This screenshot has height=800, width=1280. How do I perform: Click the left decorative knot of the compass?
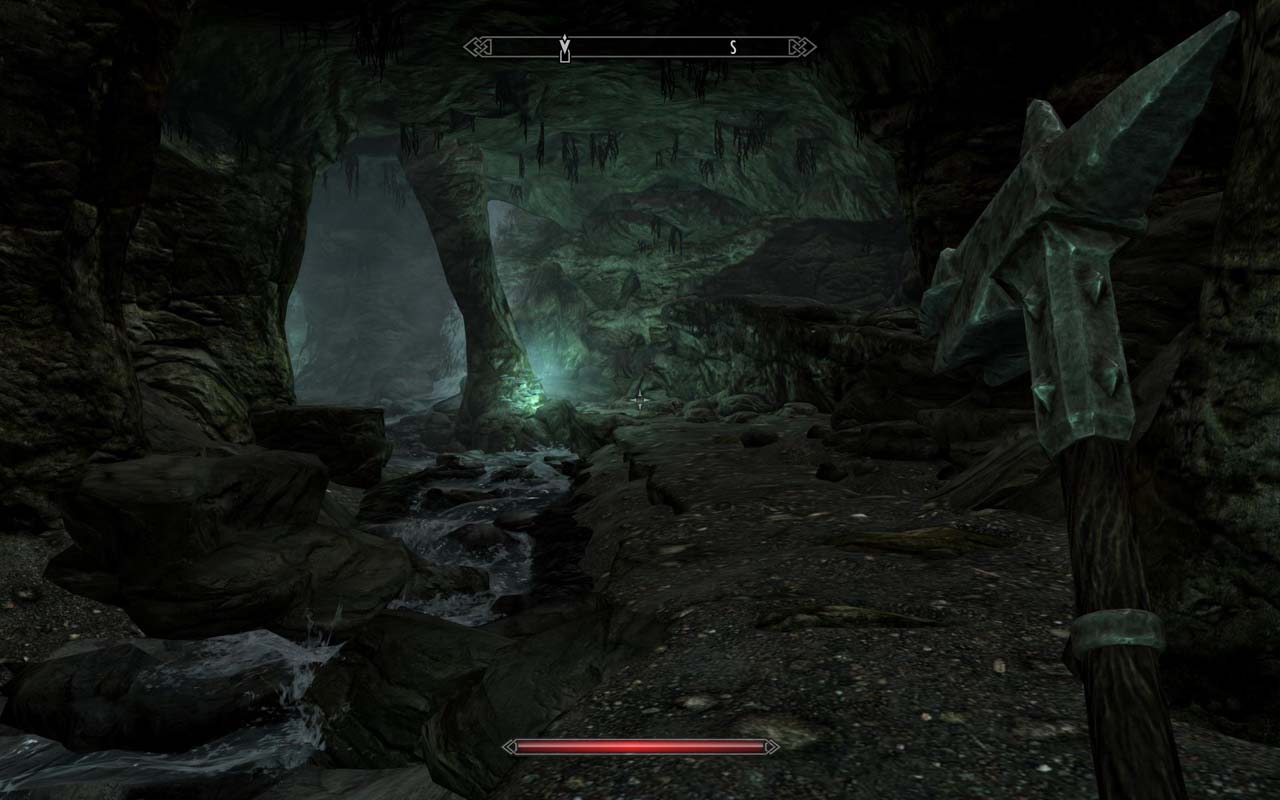click(x=477, y=45)
